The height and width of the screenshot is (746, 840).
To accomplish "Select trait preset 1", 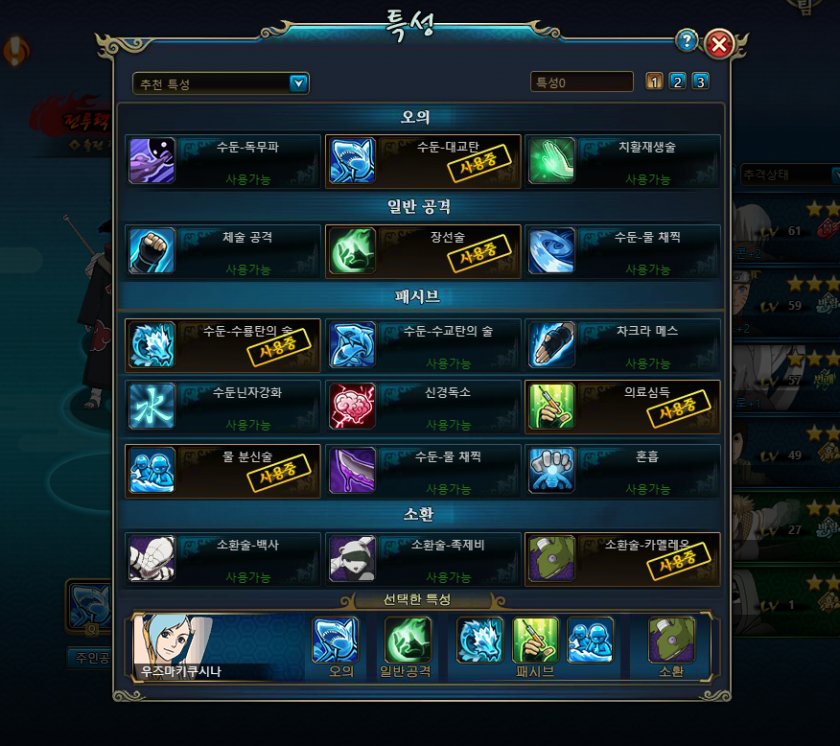I will (x=655, y=82).
